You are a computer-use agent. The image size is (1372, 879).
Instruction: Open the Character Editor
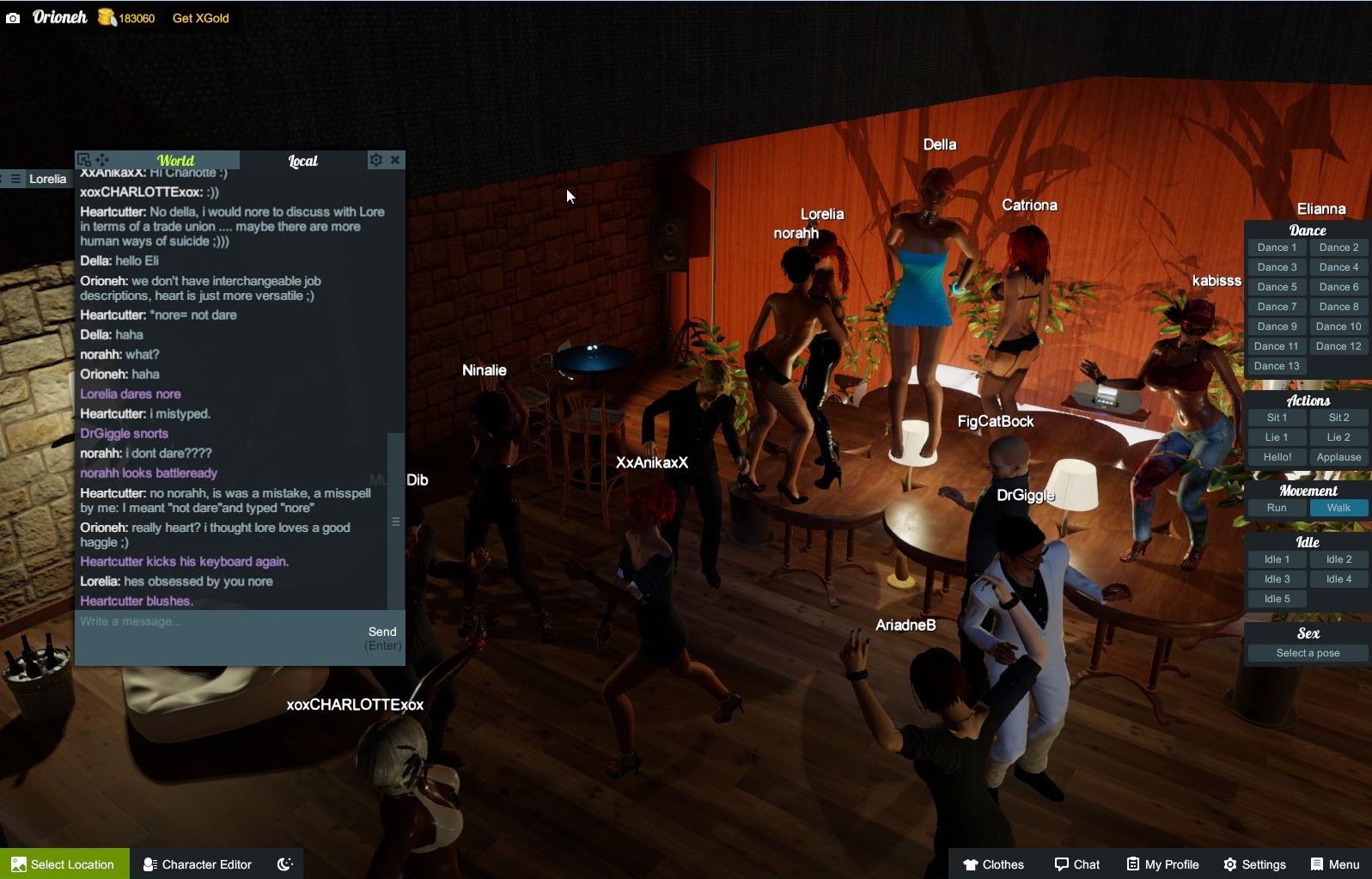[196, 864]
